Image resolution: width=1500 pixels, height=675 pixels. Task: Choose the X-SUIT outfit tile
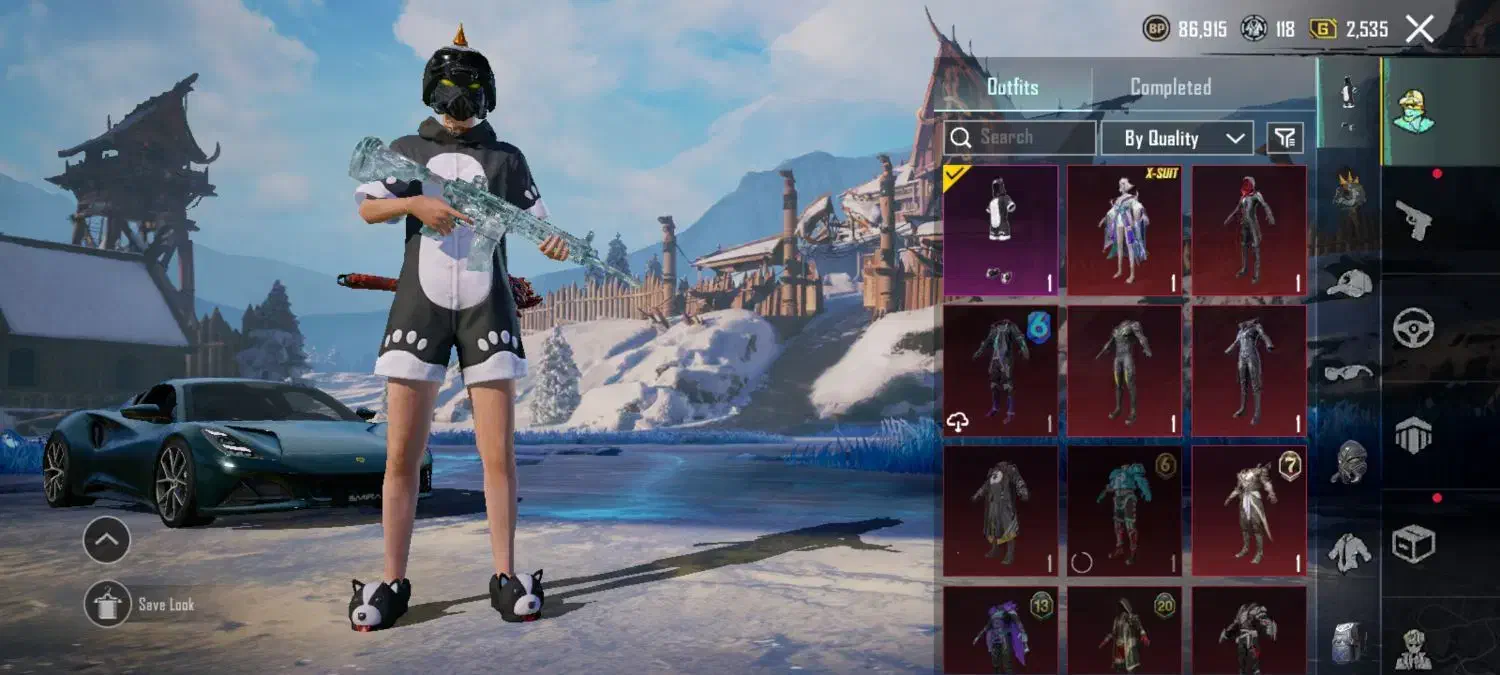tap(1124, 231)
